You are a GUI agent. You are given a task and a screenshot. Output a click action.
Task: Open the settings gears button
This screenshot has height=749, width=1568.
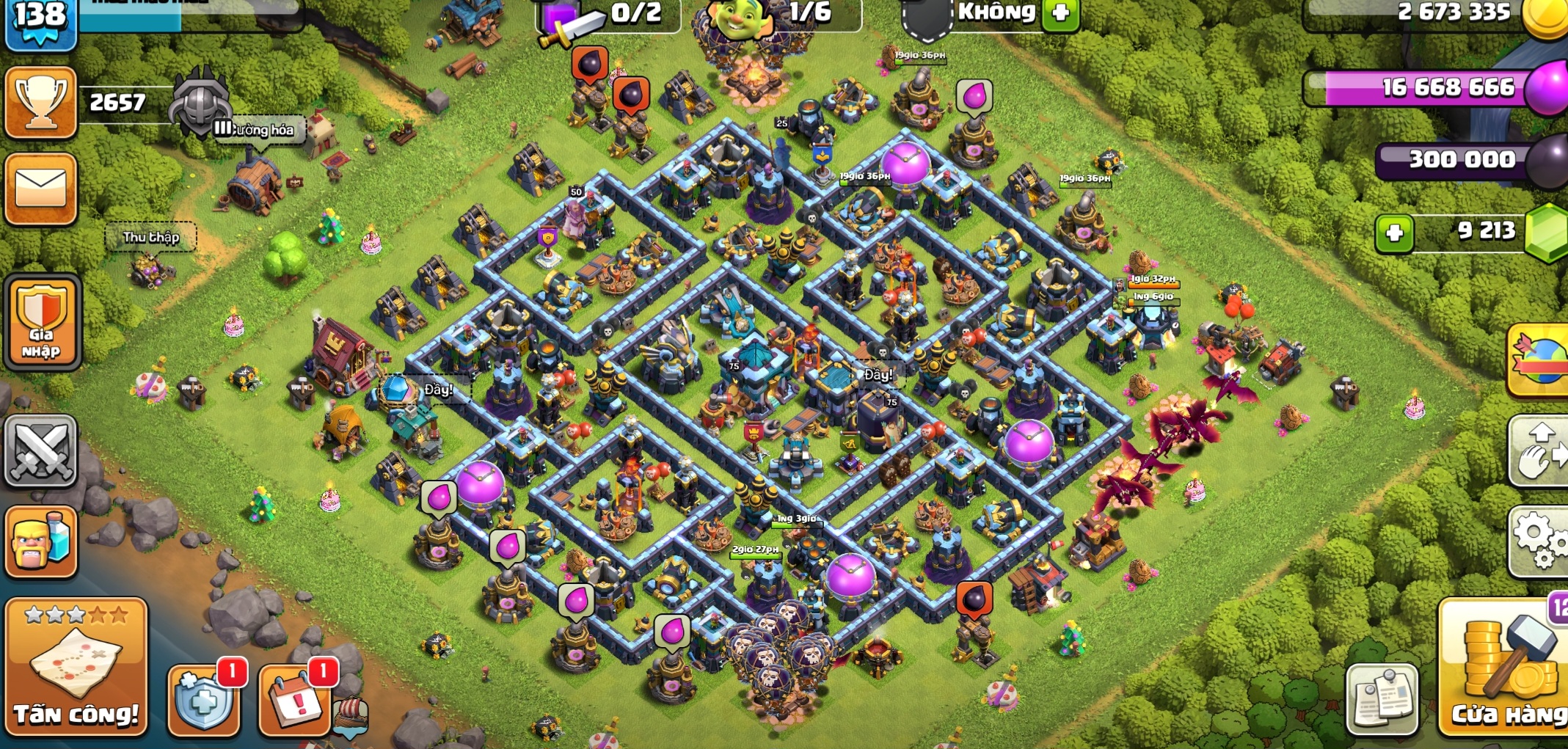point(1539,540)
